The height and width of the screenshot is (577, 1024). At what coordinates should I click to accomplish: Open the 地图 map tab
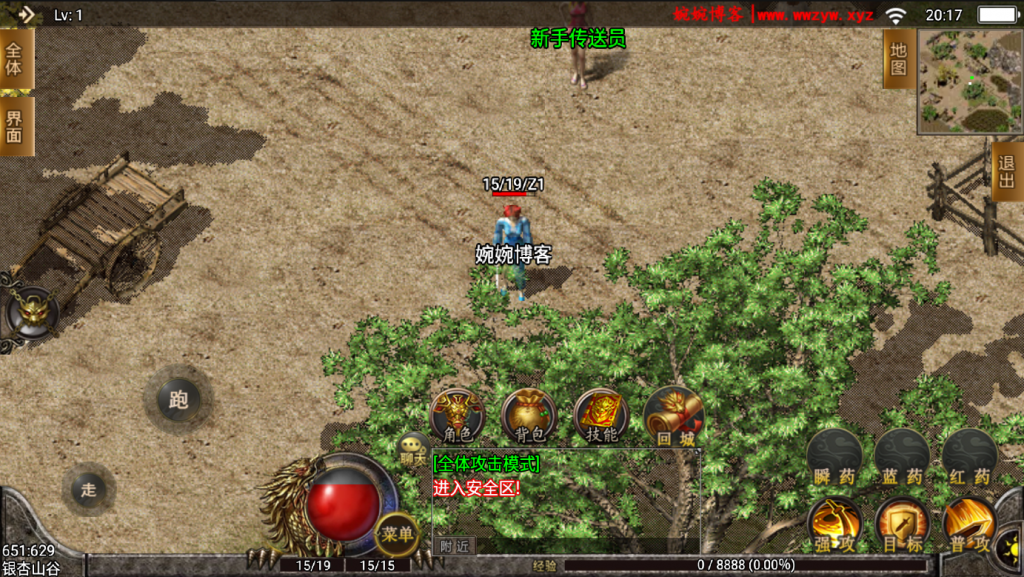[x=898, y=58]
